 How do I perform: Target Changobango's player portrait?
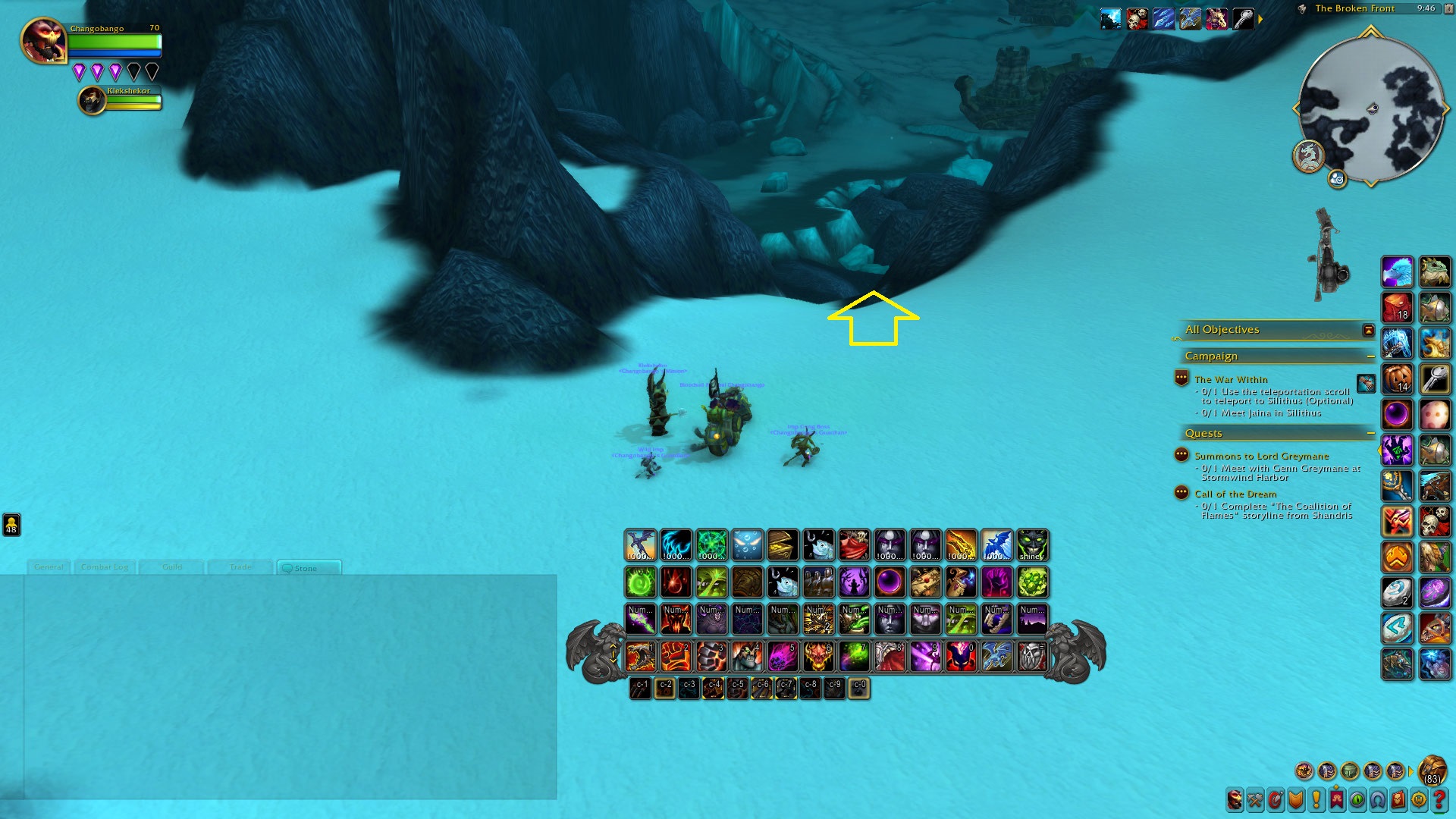[43, 40]
